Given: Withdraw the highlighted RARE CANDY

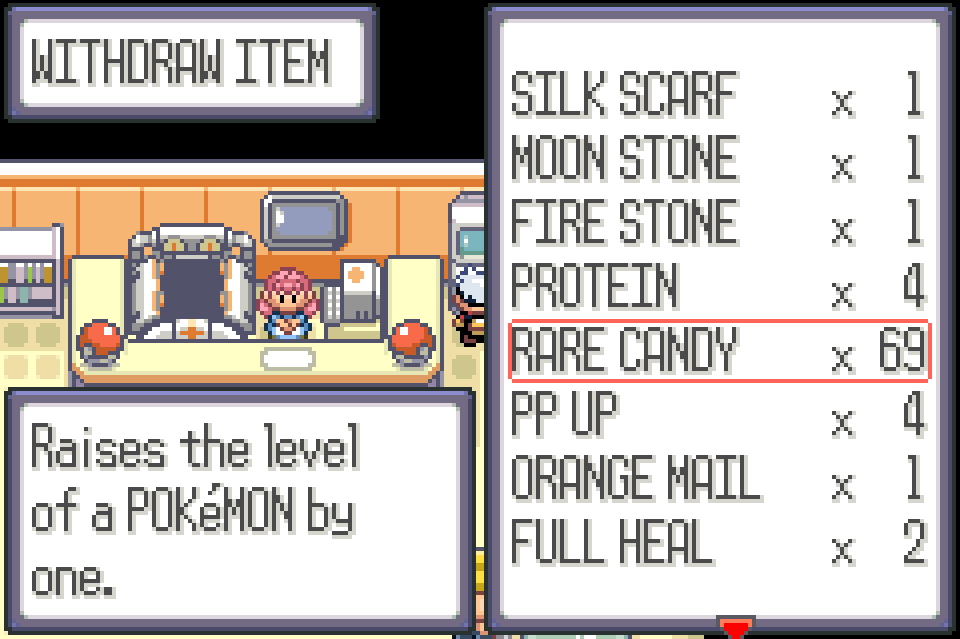Looking at the screenshot, I should pos(718,351).
